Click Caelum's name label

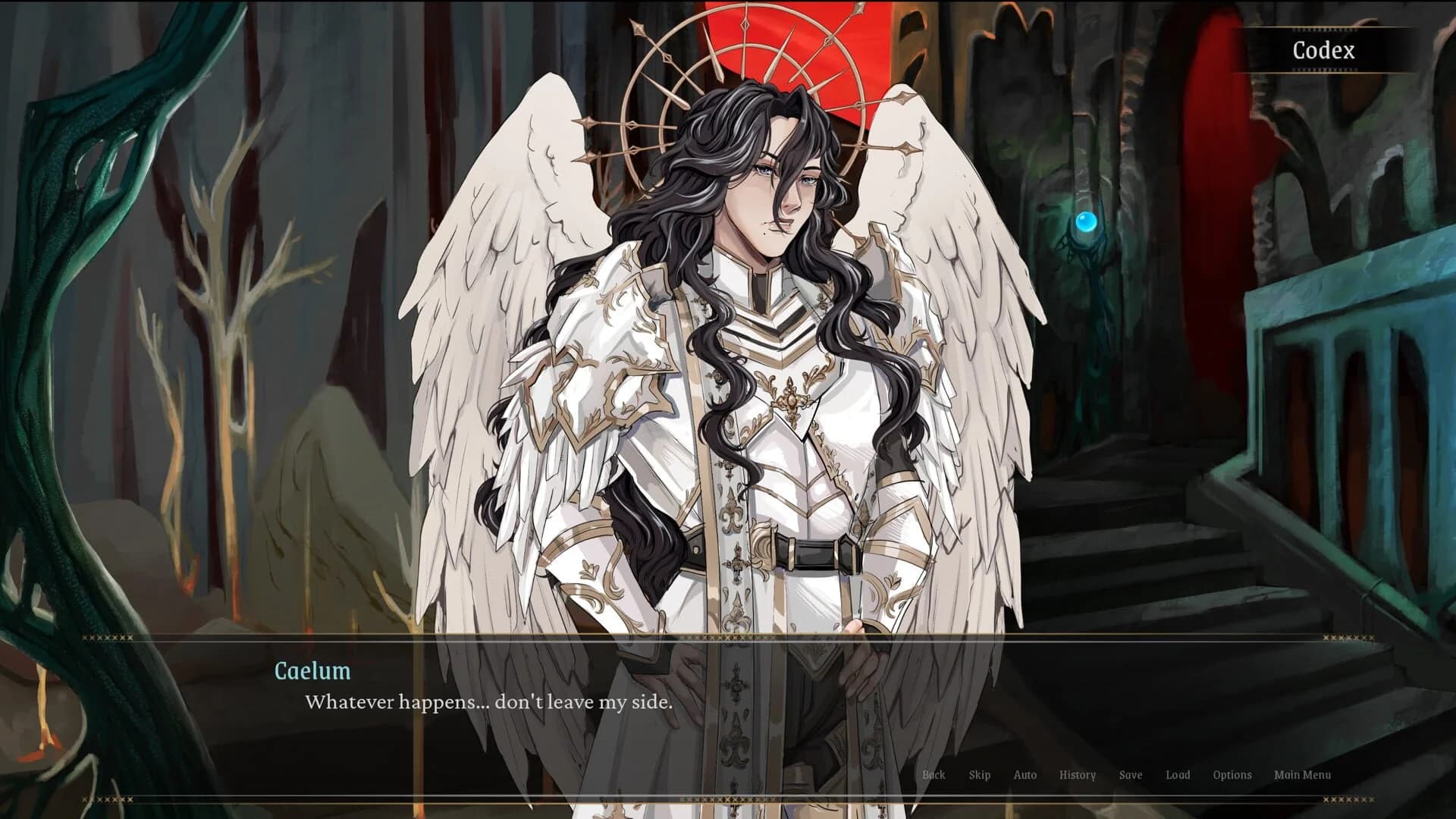point(312,671)
